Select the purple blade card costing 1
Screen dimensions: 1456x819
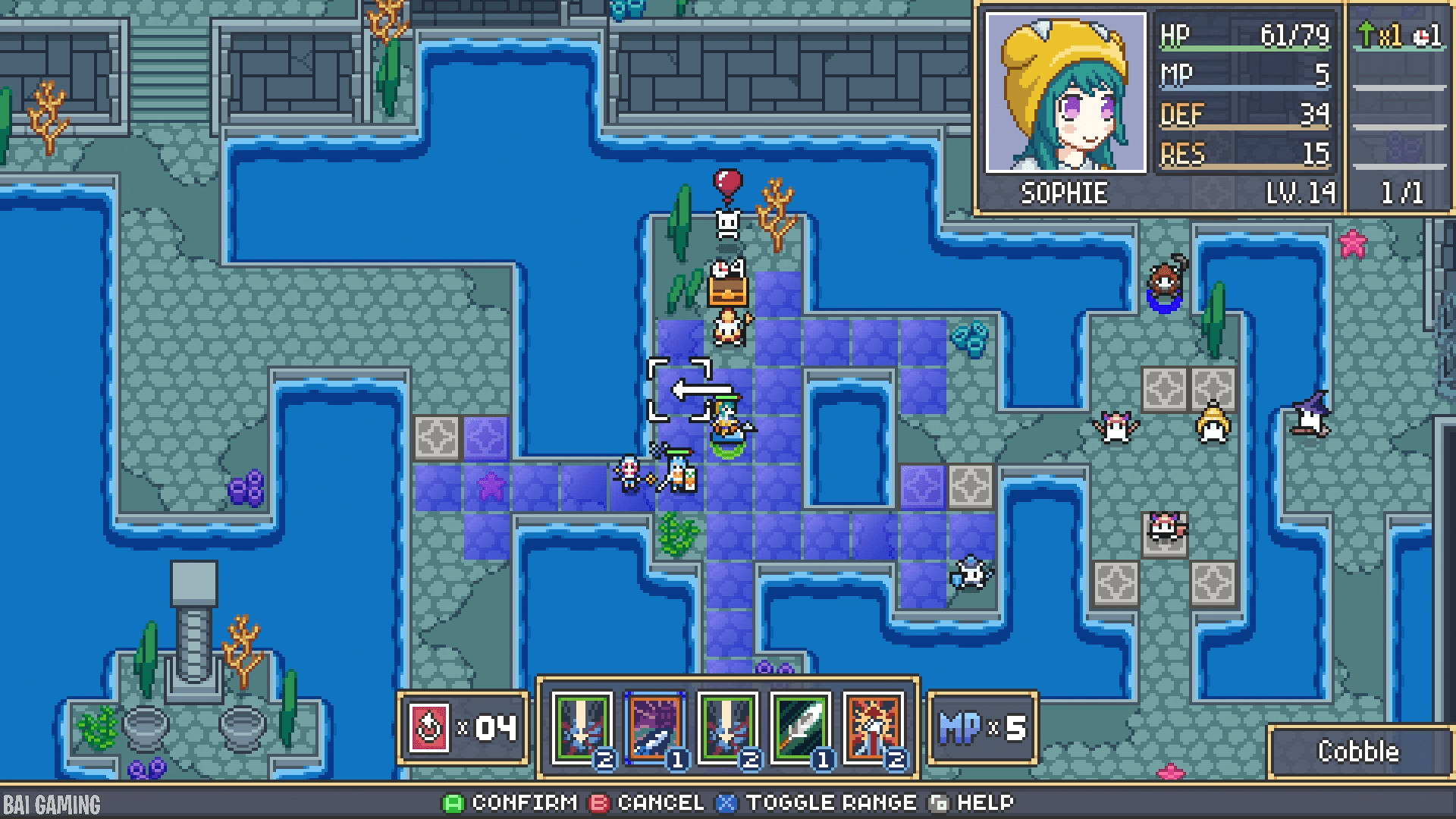coord(654,728)
